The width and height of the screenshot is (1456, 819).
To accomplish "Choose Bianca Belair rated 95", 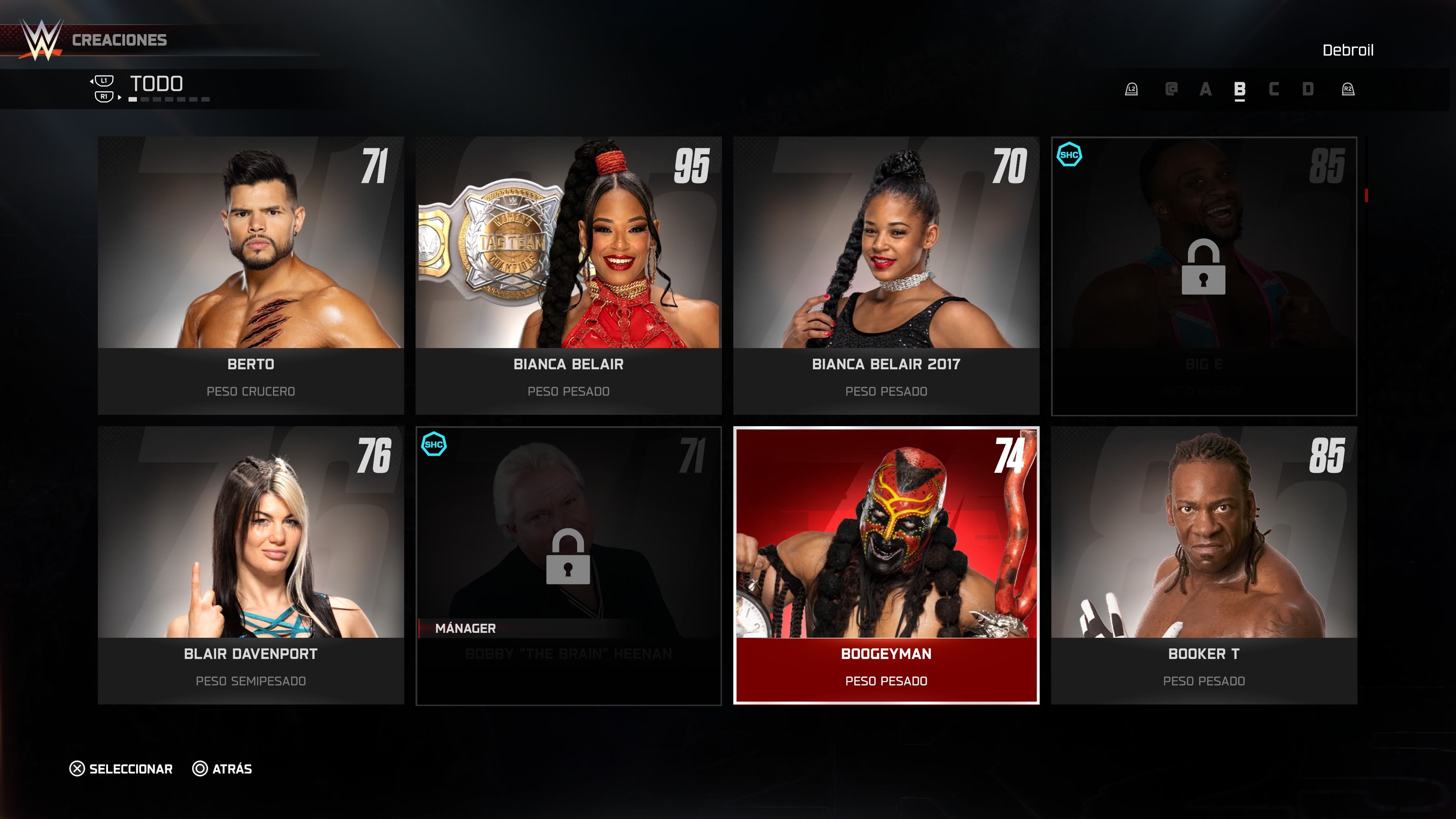I will (568, 275).
